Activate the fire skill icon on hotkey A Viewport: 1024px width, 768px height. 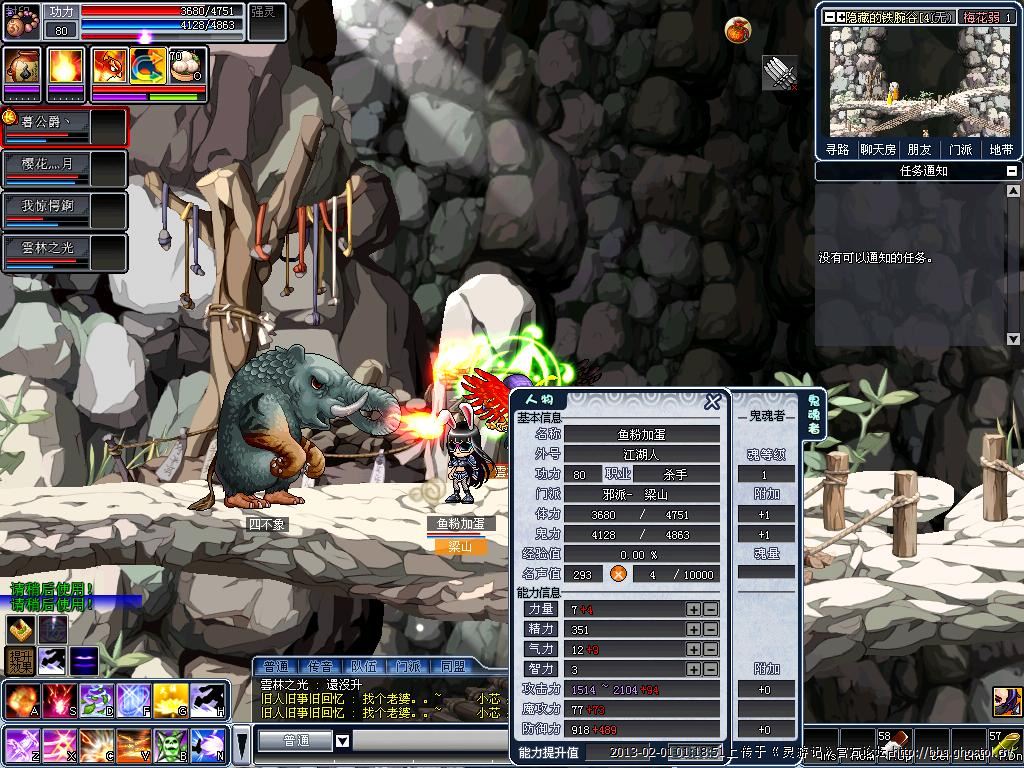(21, 699)
